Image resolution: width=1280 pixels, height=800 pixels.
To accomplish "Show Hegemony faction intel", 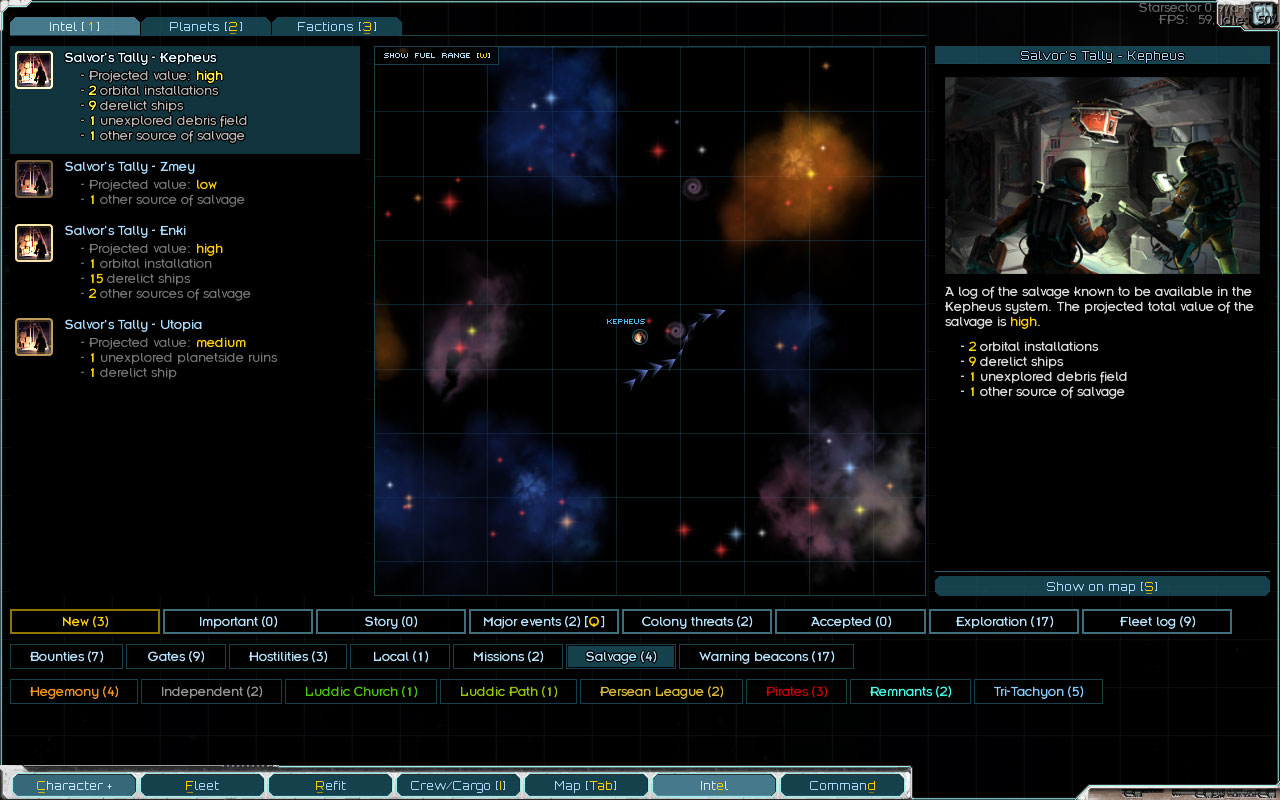I will [x=74, y=692].
